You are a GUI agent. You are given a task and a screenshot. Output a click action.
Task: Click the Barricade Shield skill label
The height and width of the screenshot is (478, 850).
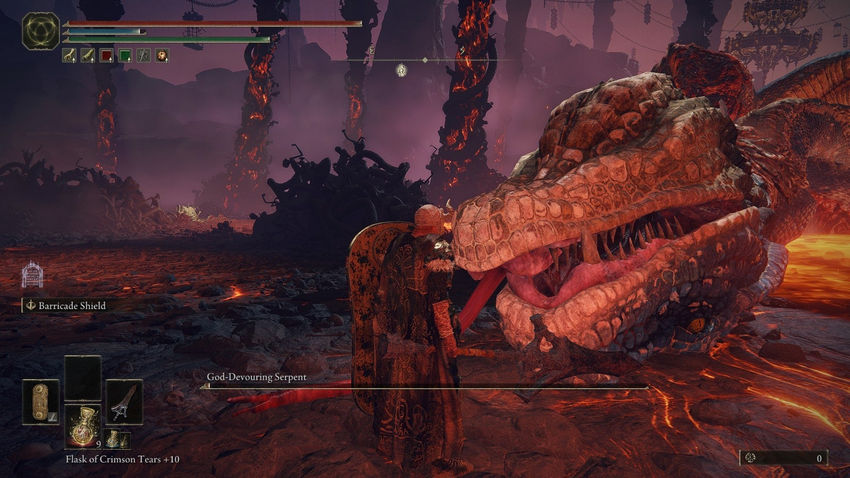point(69,305)
